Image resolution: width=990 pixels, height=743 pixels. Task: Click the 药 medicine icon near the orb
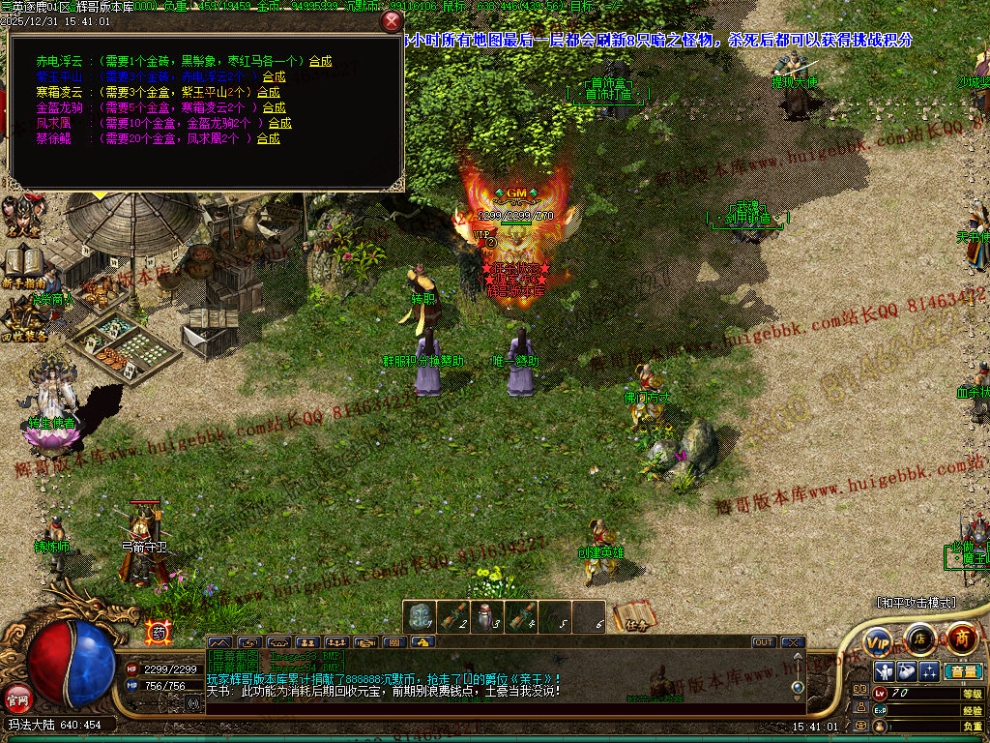[x=158, y=632]
